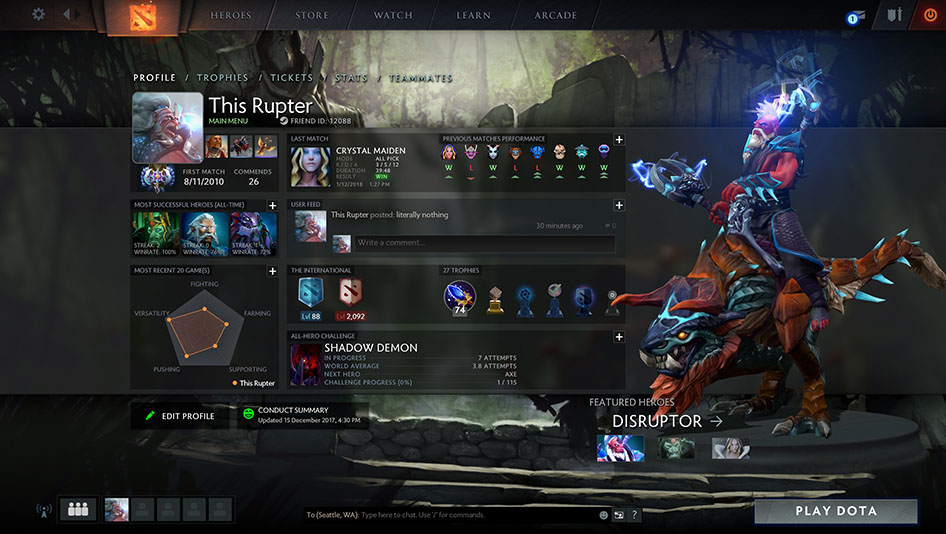Screen dimensions: 946x534
Task: Go to the Store page
Action: click(312, 16)
